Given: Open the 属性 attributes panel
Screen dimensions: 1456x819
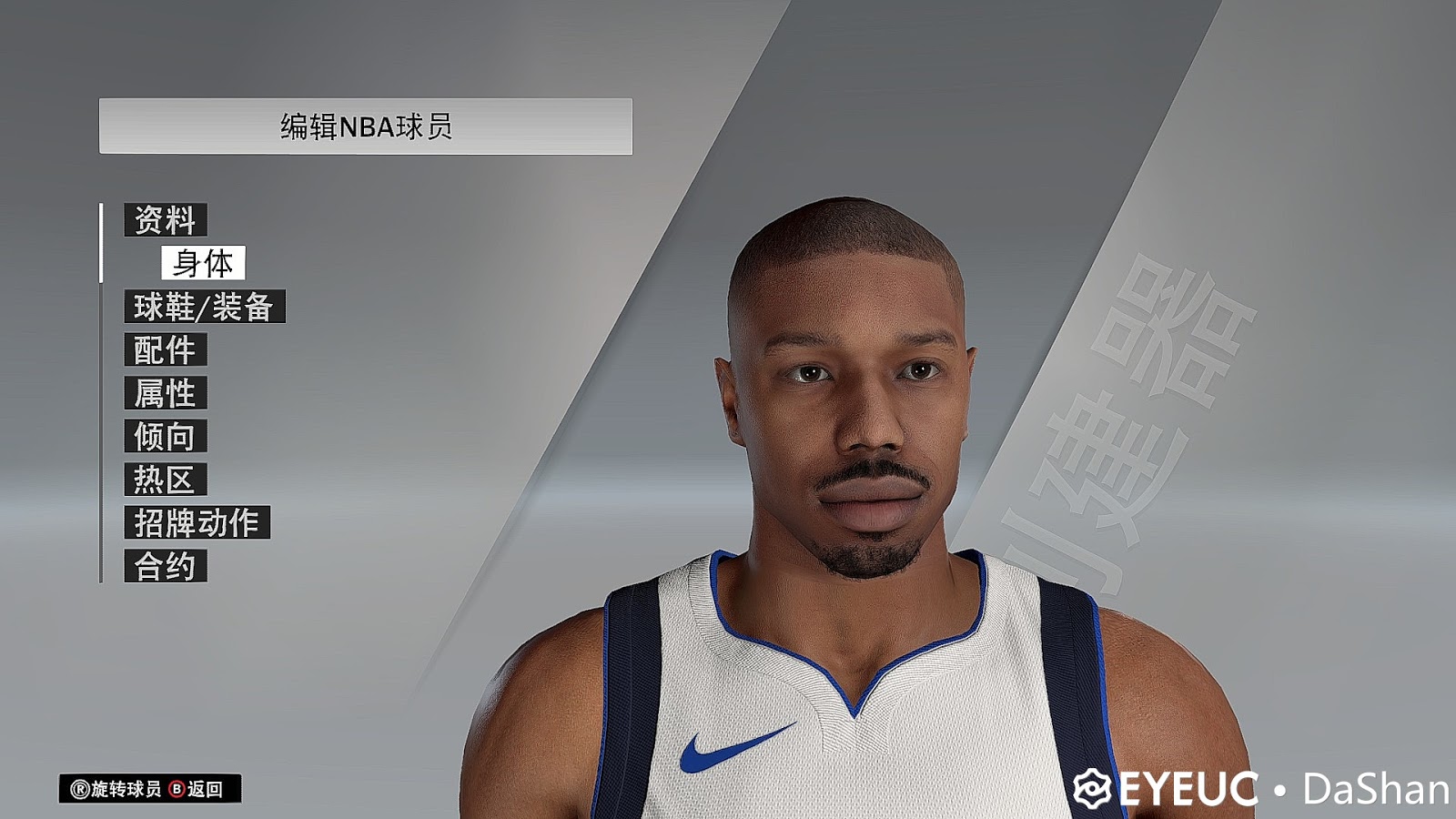Looking at the screenshot, I should 167,393.
